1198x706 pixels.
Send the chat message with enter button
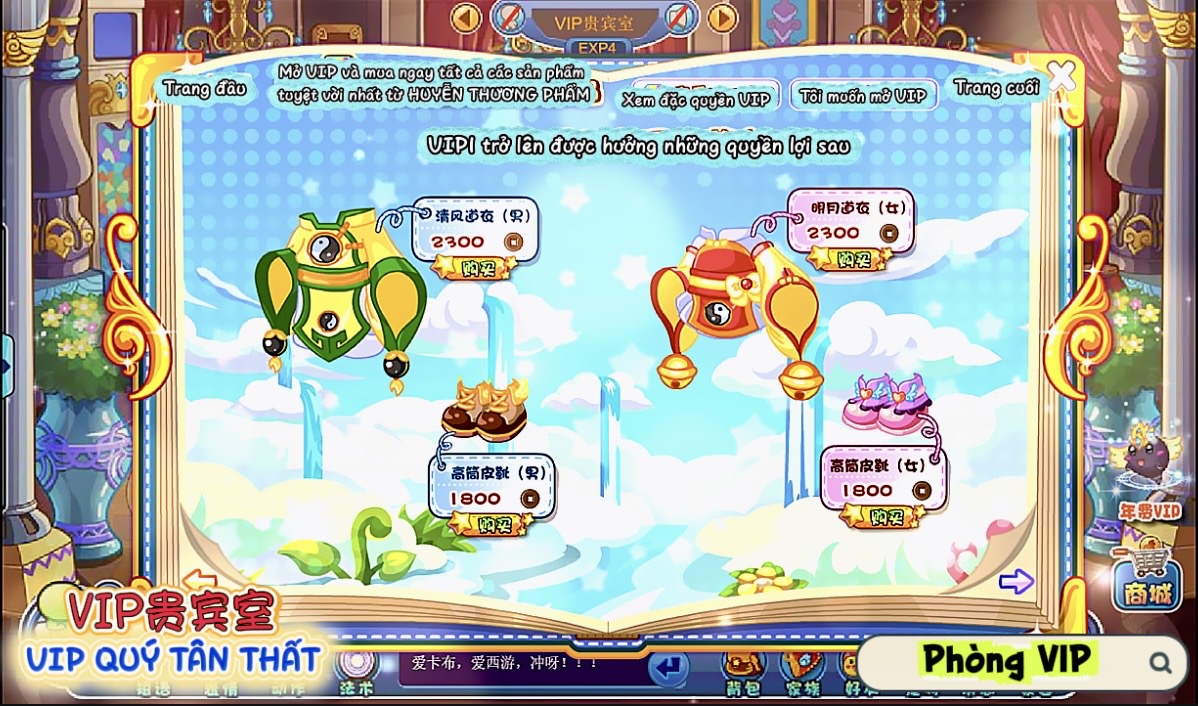(x=668, y=665)
